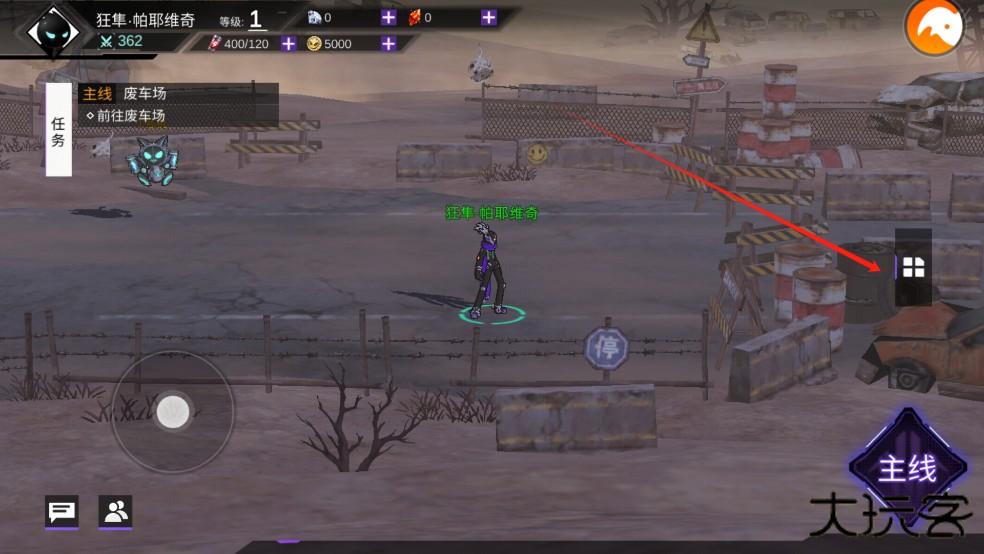Add gold coins next to 5000
The width and height of the screenshot is (984, 554).
click(388, 43)
